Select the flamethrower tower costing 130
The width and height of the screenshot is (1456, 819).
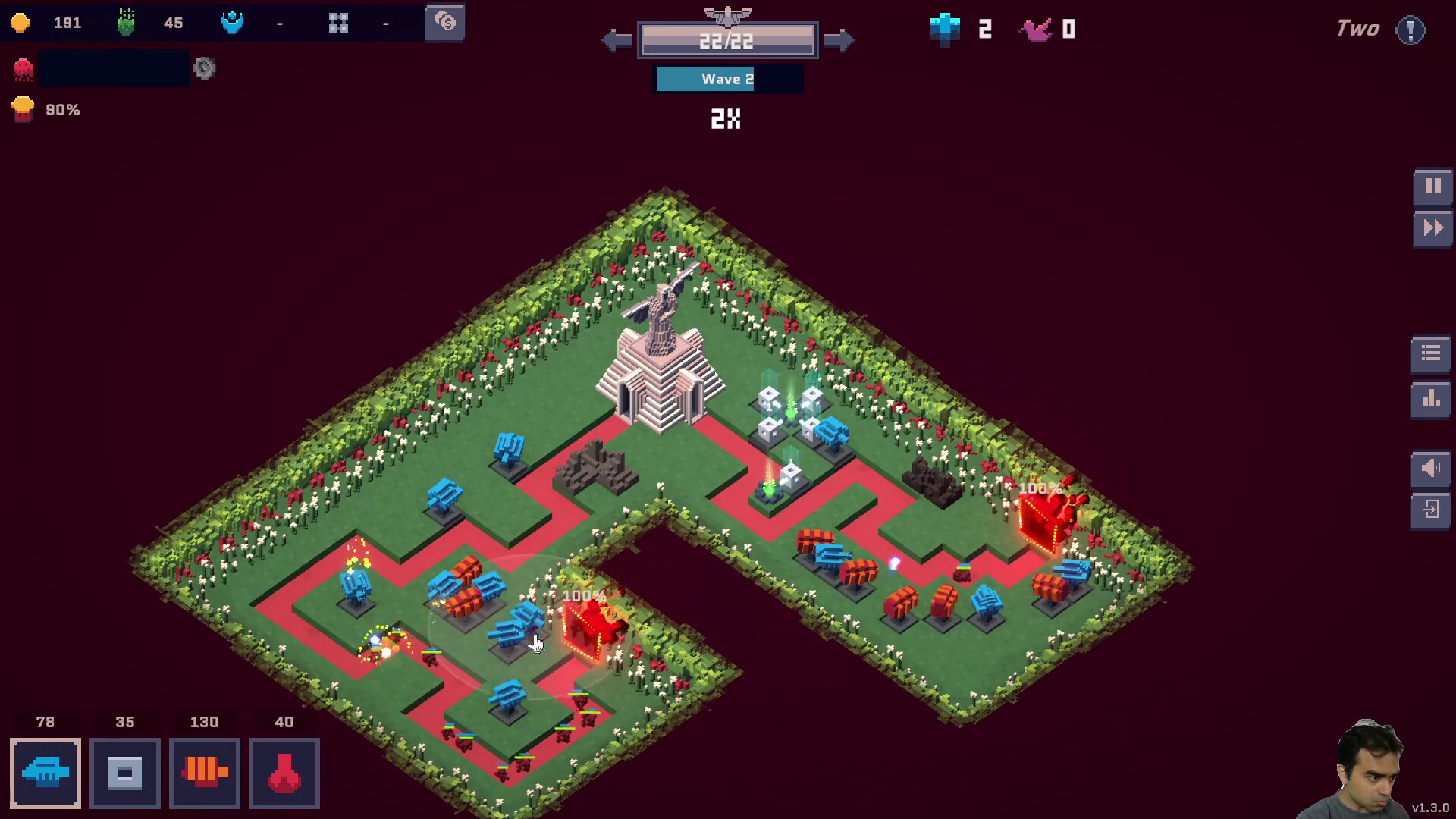tap(204, 773)
